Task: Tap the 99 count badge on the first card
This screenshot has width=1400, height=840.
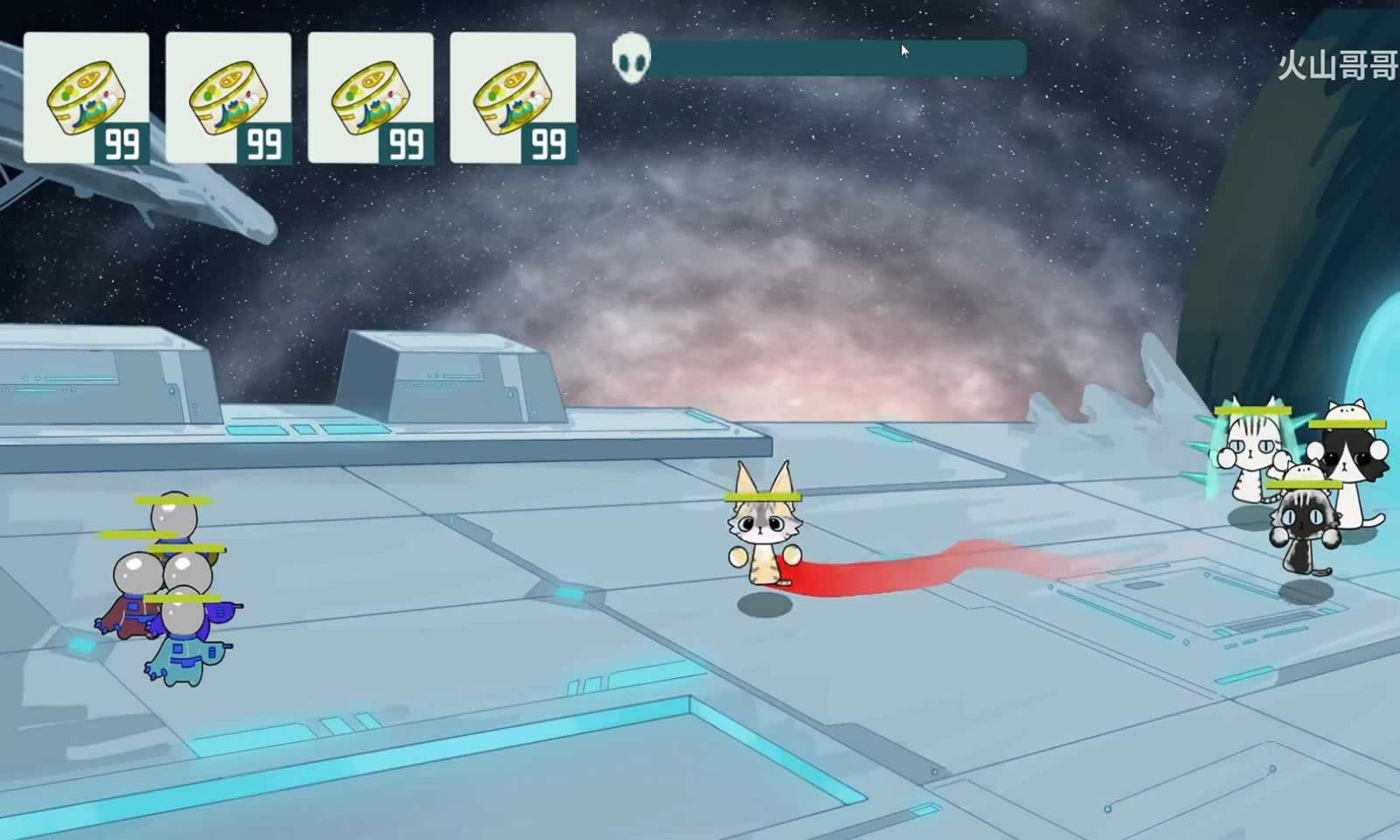Action: [123, 143]
